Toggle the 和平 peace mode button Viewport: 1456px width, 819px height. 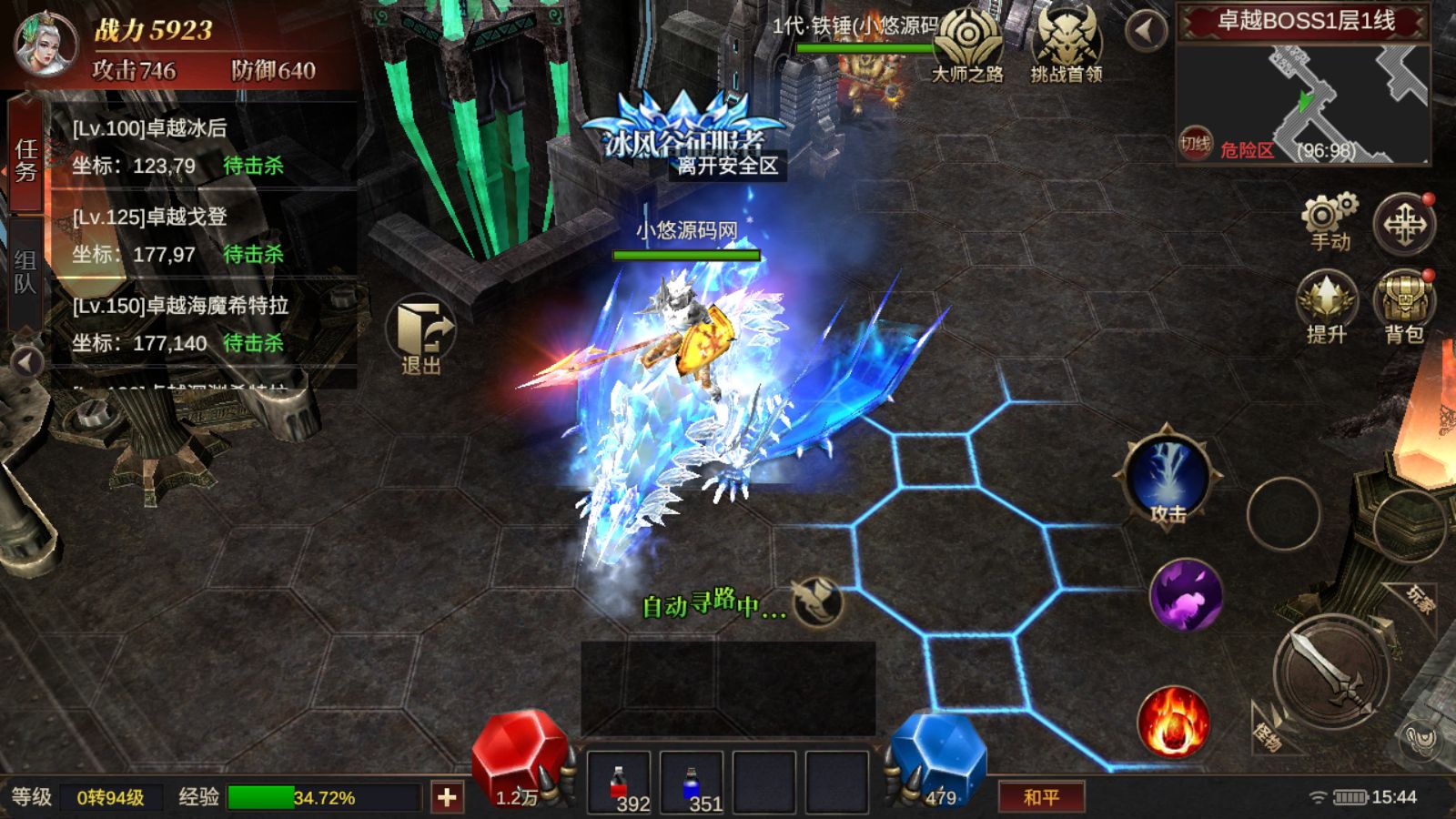(x=1041, y=798)
